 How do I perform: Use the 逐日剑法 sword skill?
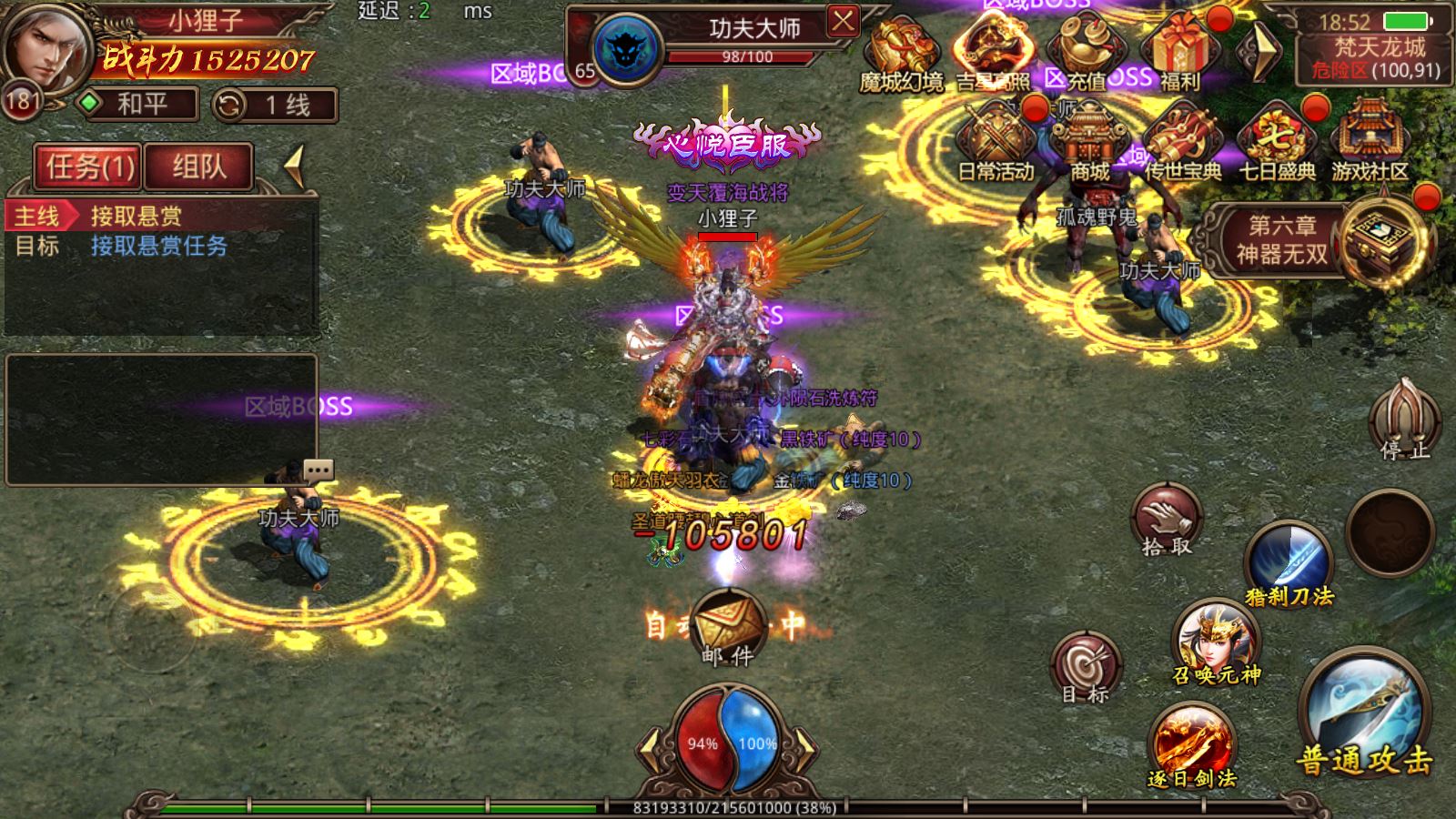point(1191,744)
